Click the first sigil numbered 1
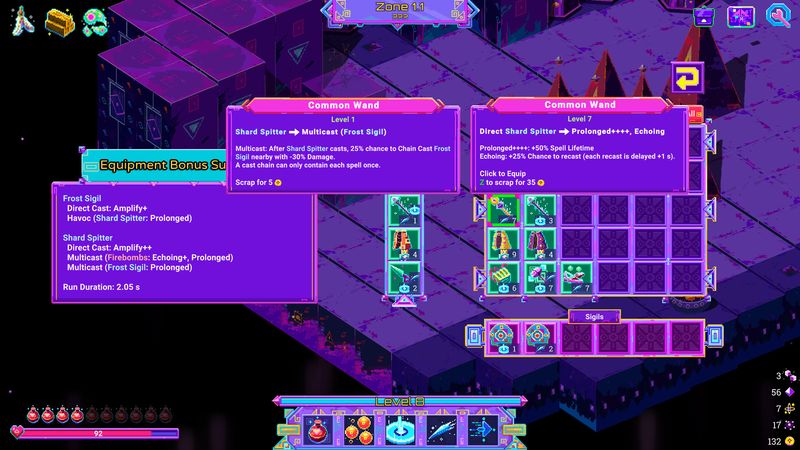This screenshot has height=450, width=800. coord(504,336)
